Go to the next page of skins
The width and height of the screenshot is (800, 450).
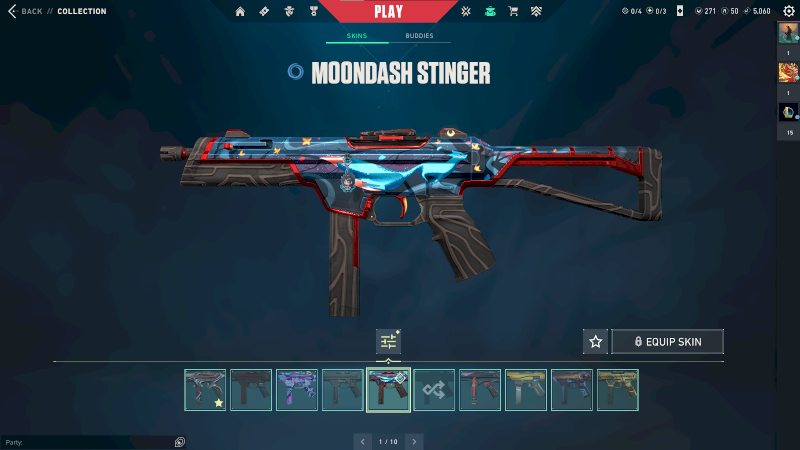414,441
